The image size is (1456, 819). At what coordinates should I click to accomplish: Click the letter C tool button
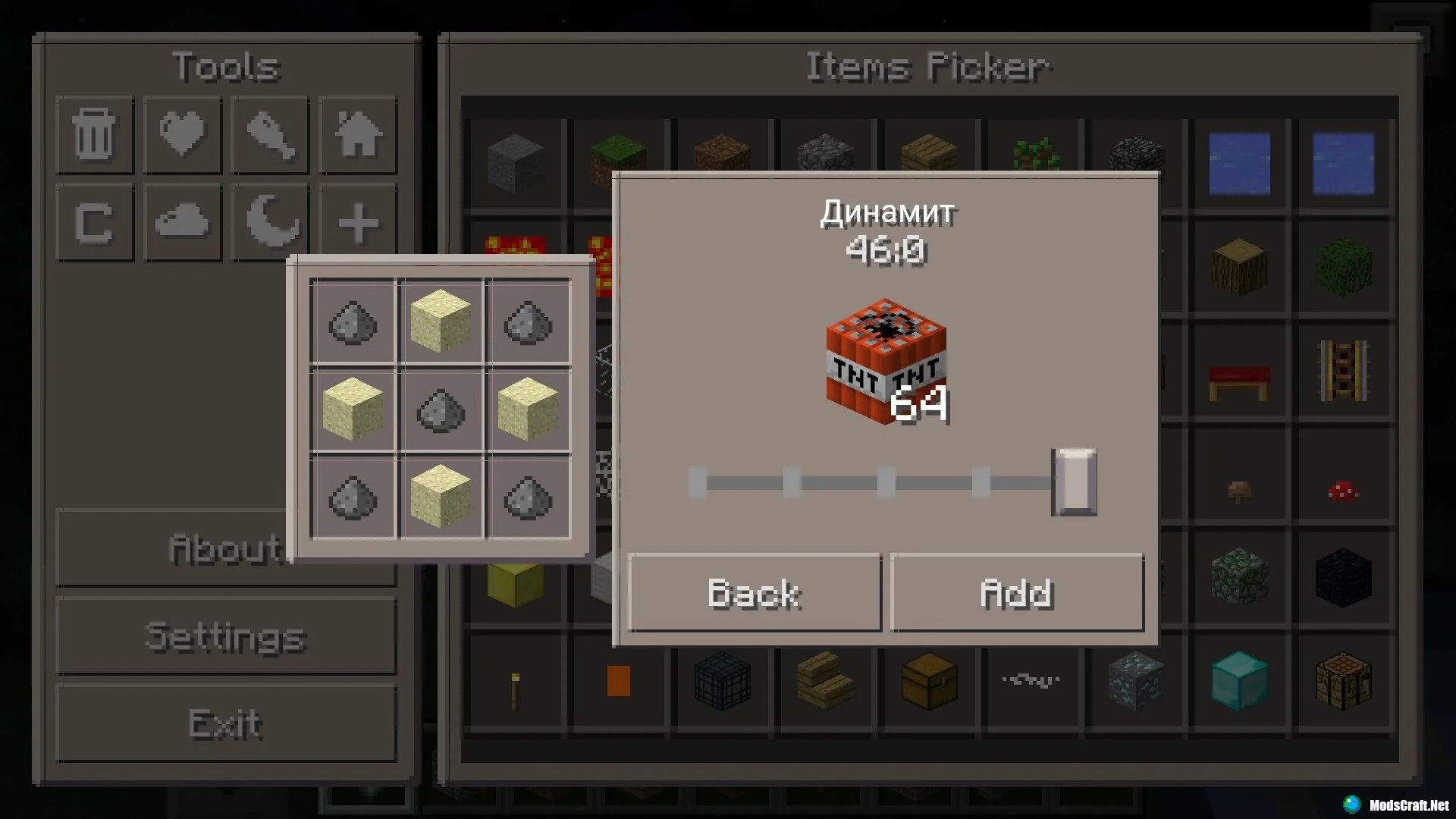coord(95,223)
